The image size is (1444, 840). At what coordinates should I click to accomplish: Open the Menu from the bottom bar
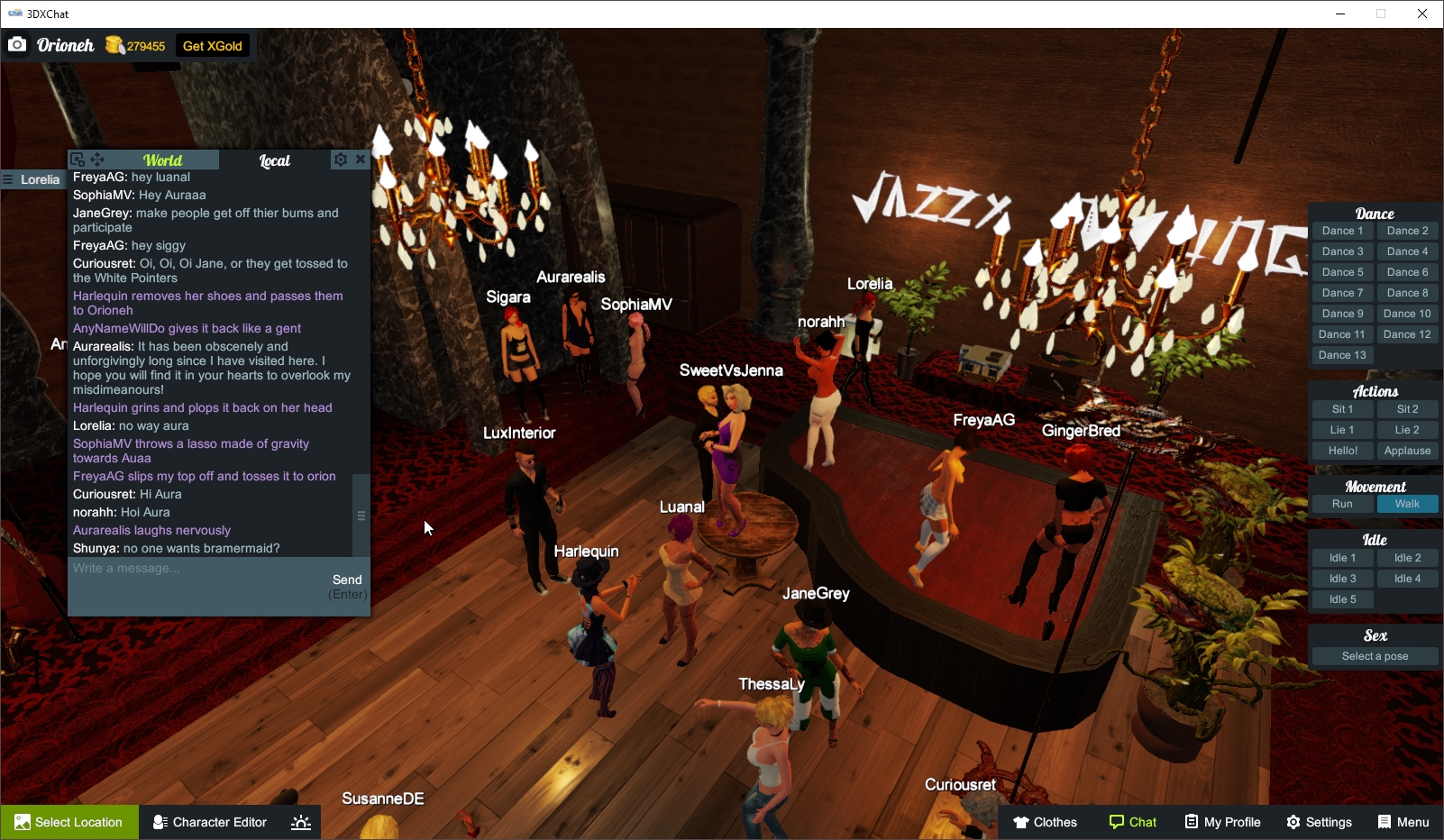(1403, 822)
